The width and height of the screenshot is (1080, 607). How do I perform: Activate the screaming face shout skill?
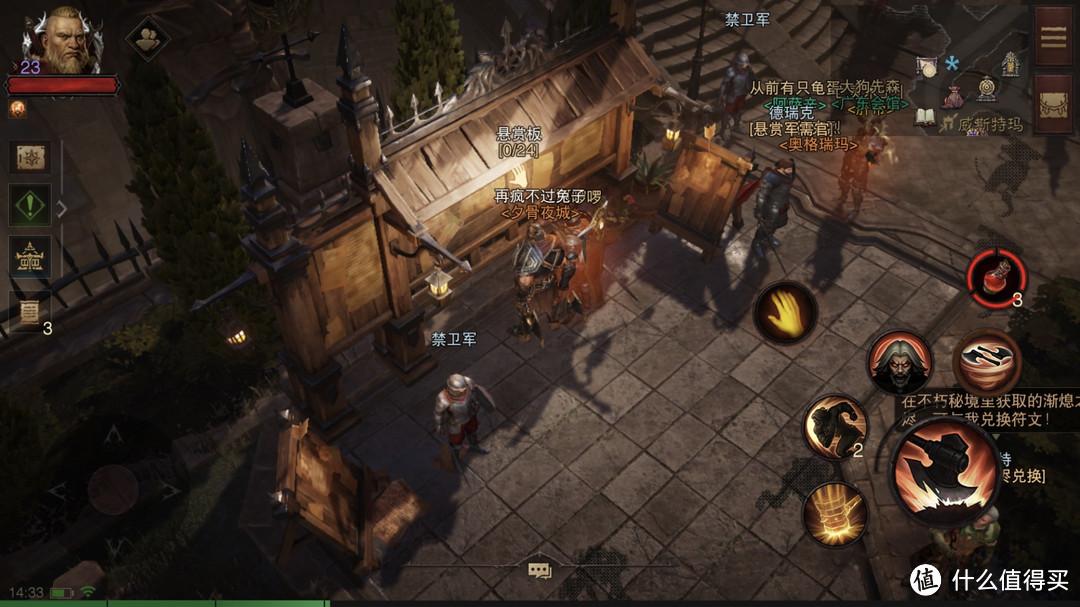(899, 362)
